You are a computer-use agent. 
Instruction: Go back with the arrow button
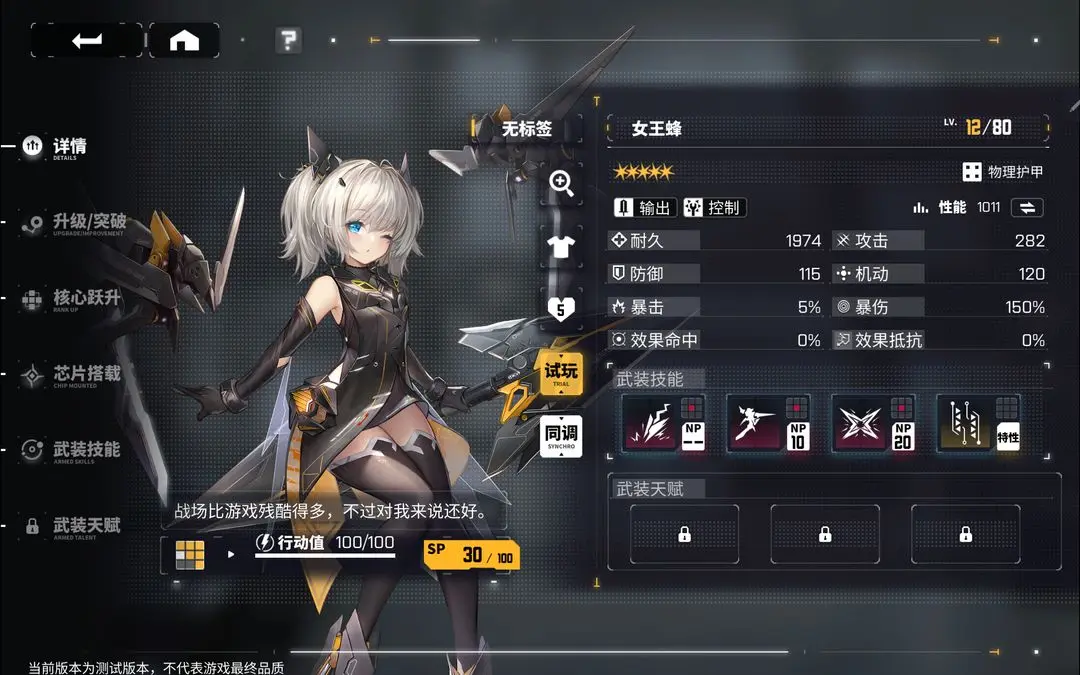pos(86,40)
